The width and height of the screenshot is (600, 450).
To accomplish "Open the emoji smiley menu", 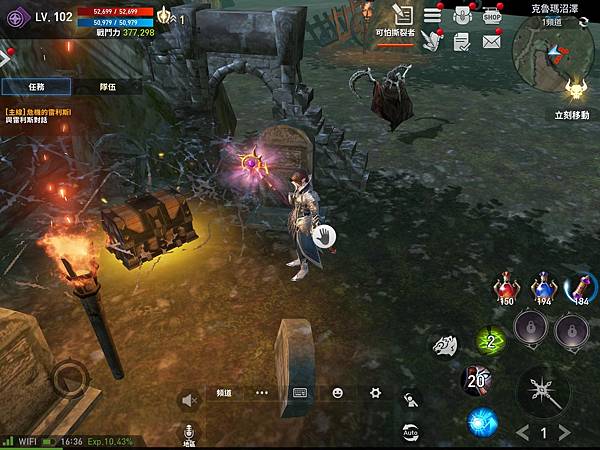I will point(338,393).
